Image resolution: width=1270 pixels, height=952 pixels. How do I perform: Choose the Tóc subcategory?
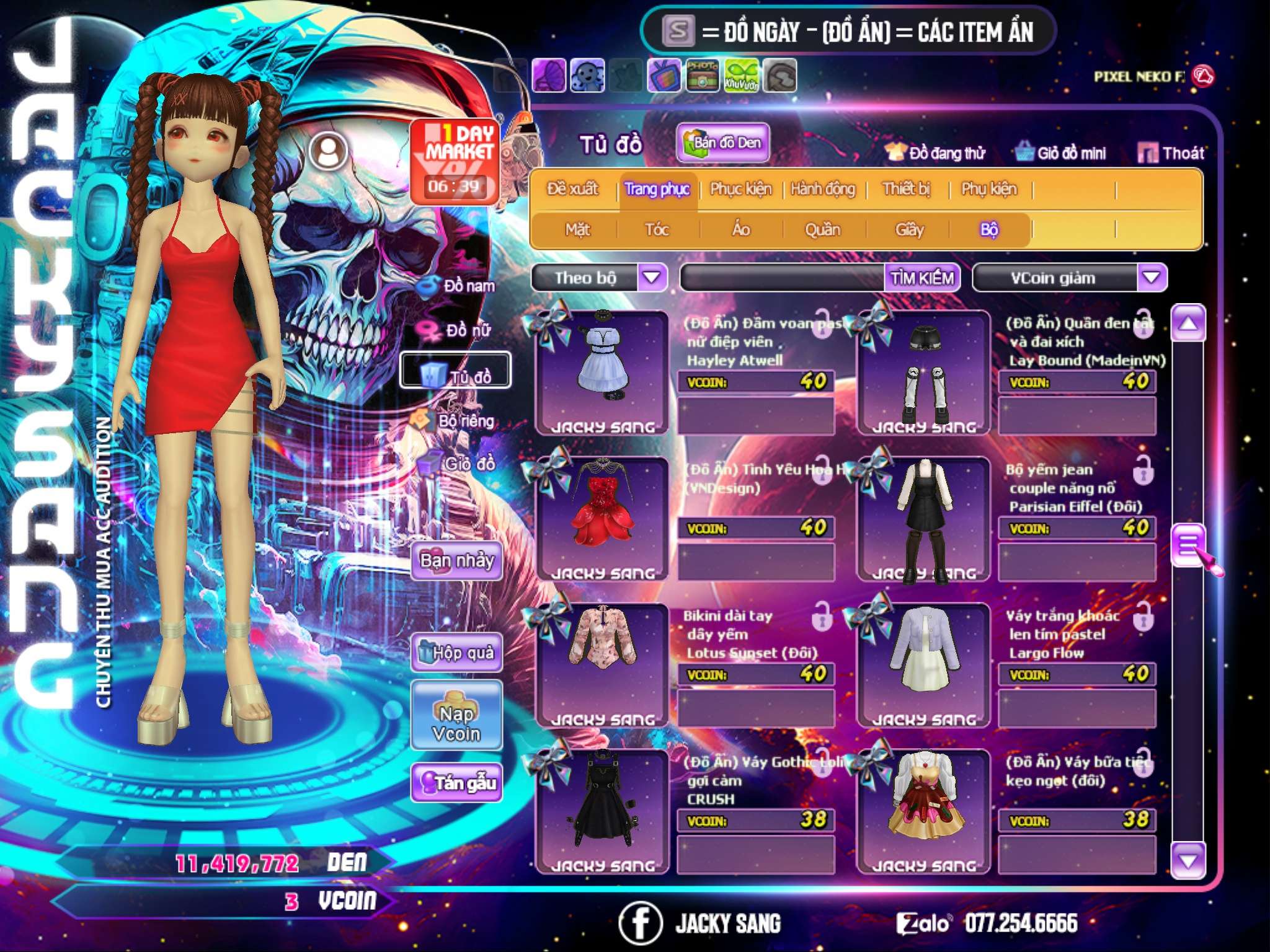[657, 230]
